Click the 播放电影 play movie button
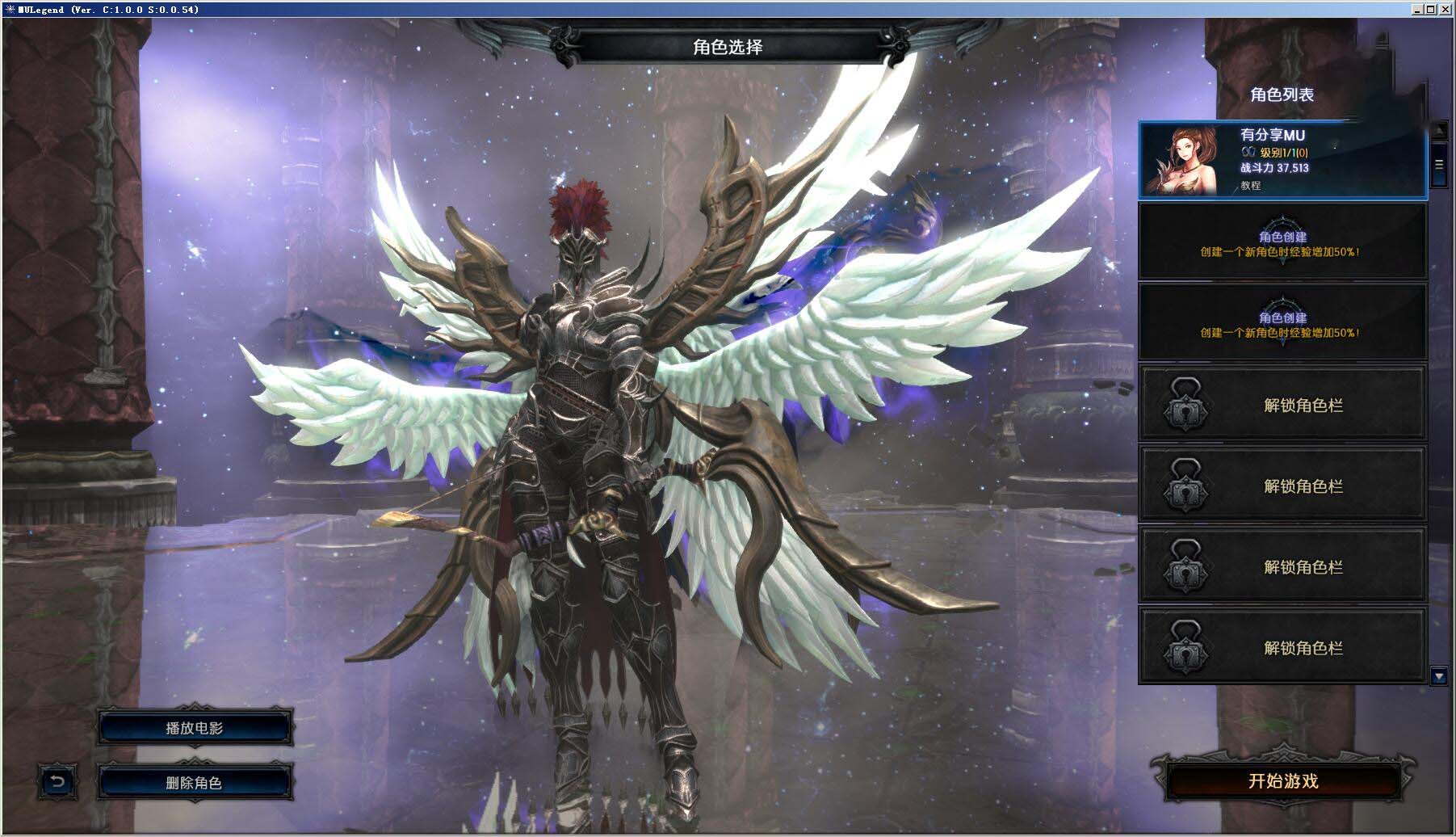The width and height of the screenshot is (1456, 837). [194, 727]
